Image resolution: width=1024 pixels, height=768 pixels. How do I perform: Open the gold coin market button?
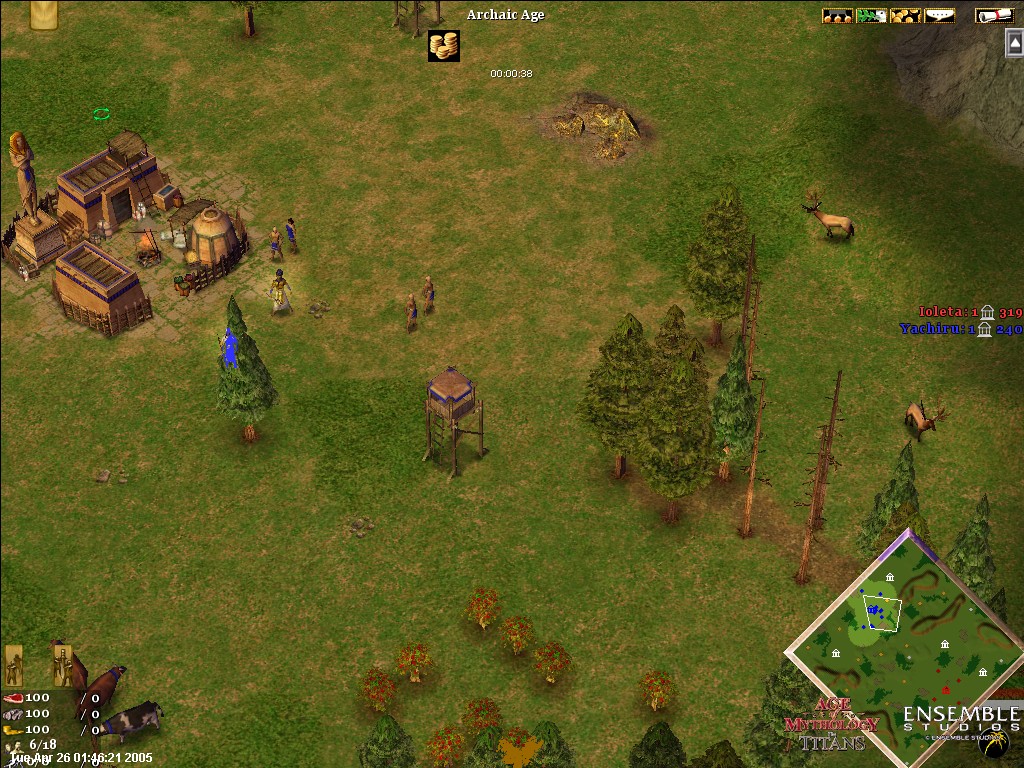pyautogui.click(x=905, y=15)
